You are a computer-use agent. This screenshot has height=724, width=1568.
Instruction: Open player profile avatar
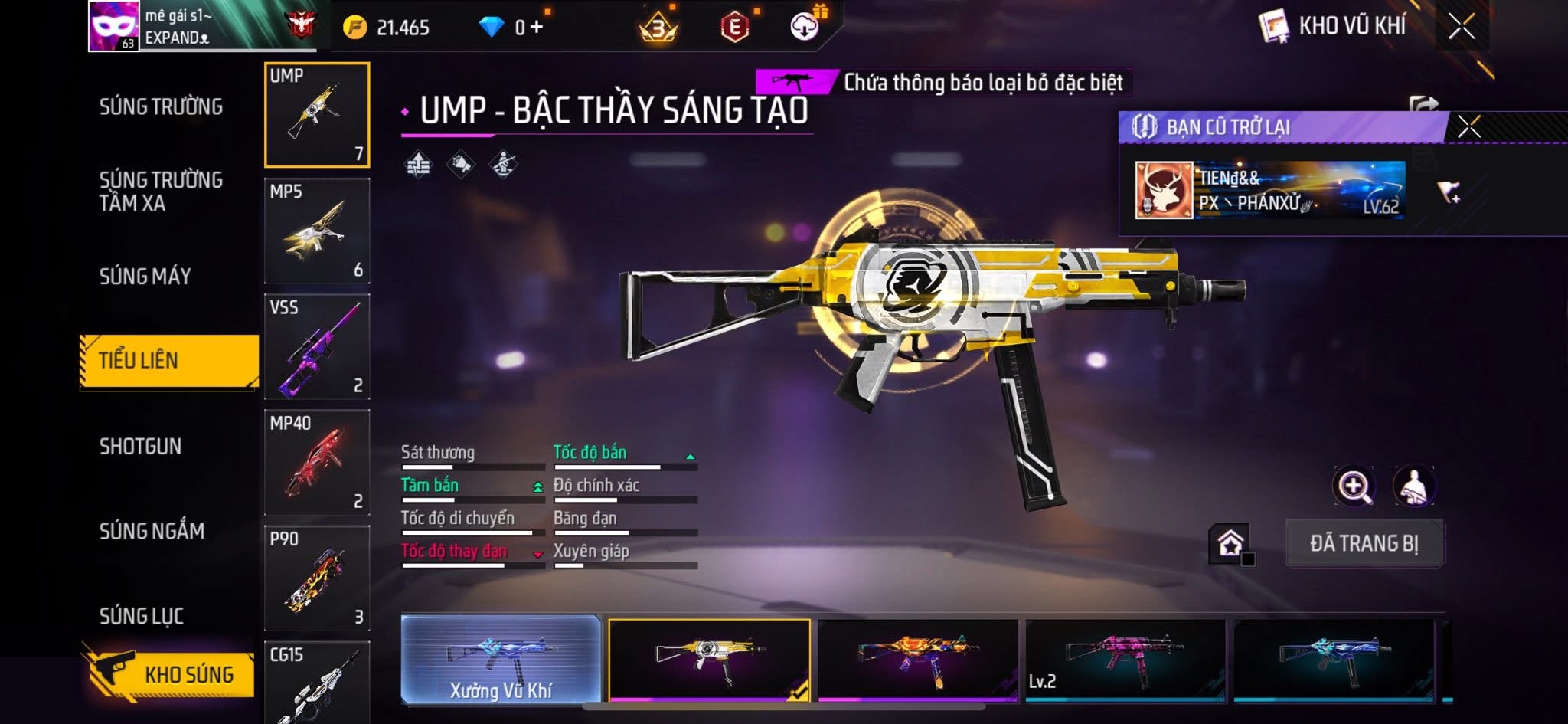(113, 26)
